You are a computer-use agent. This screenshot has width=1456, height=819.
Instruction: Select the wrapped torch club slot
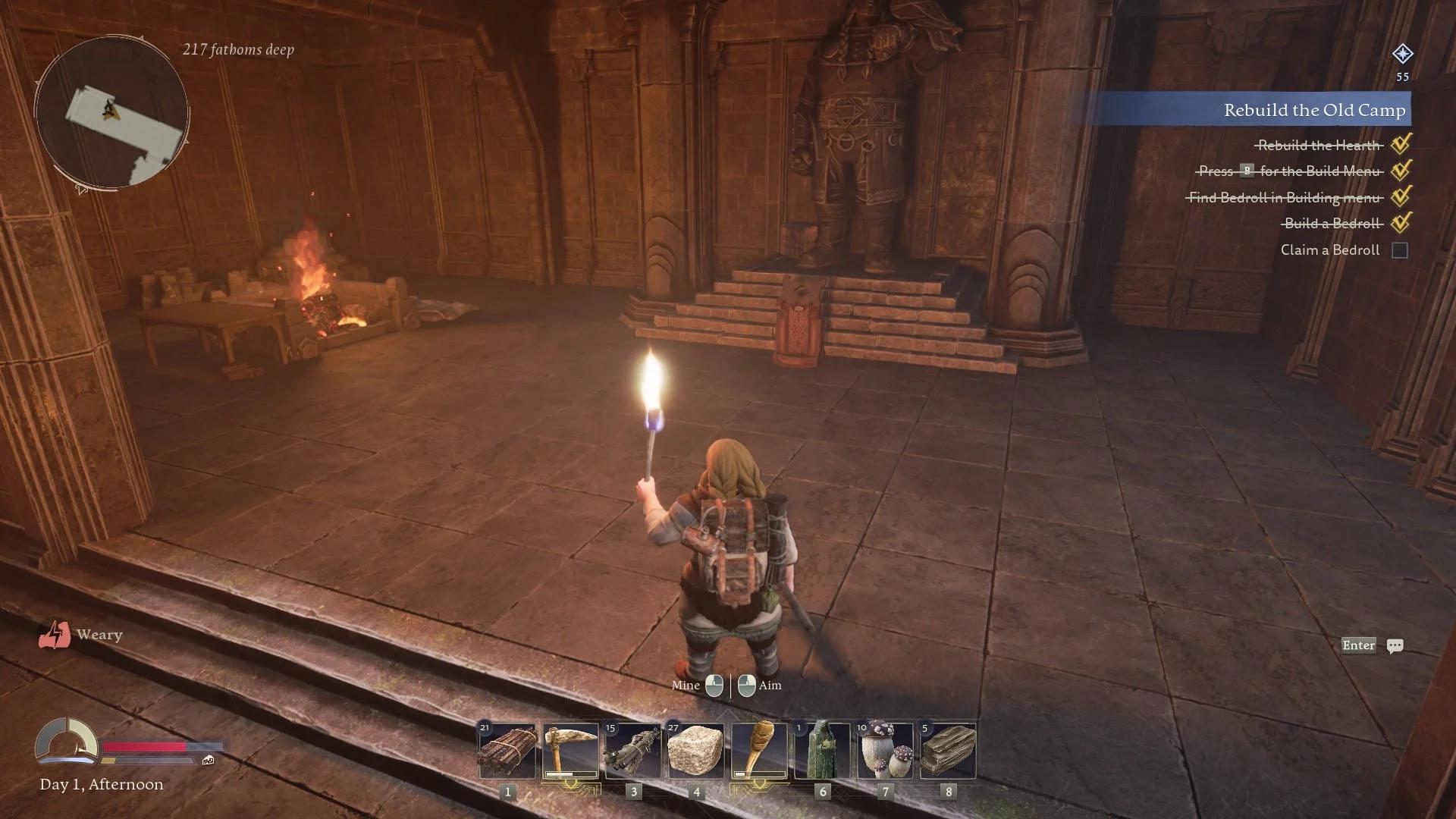(759, 752)
